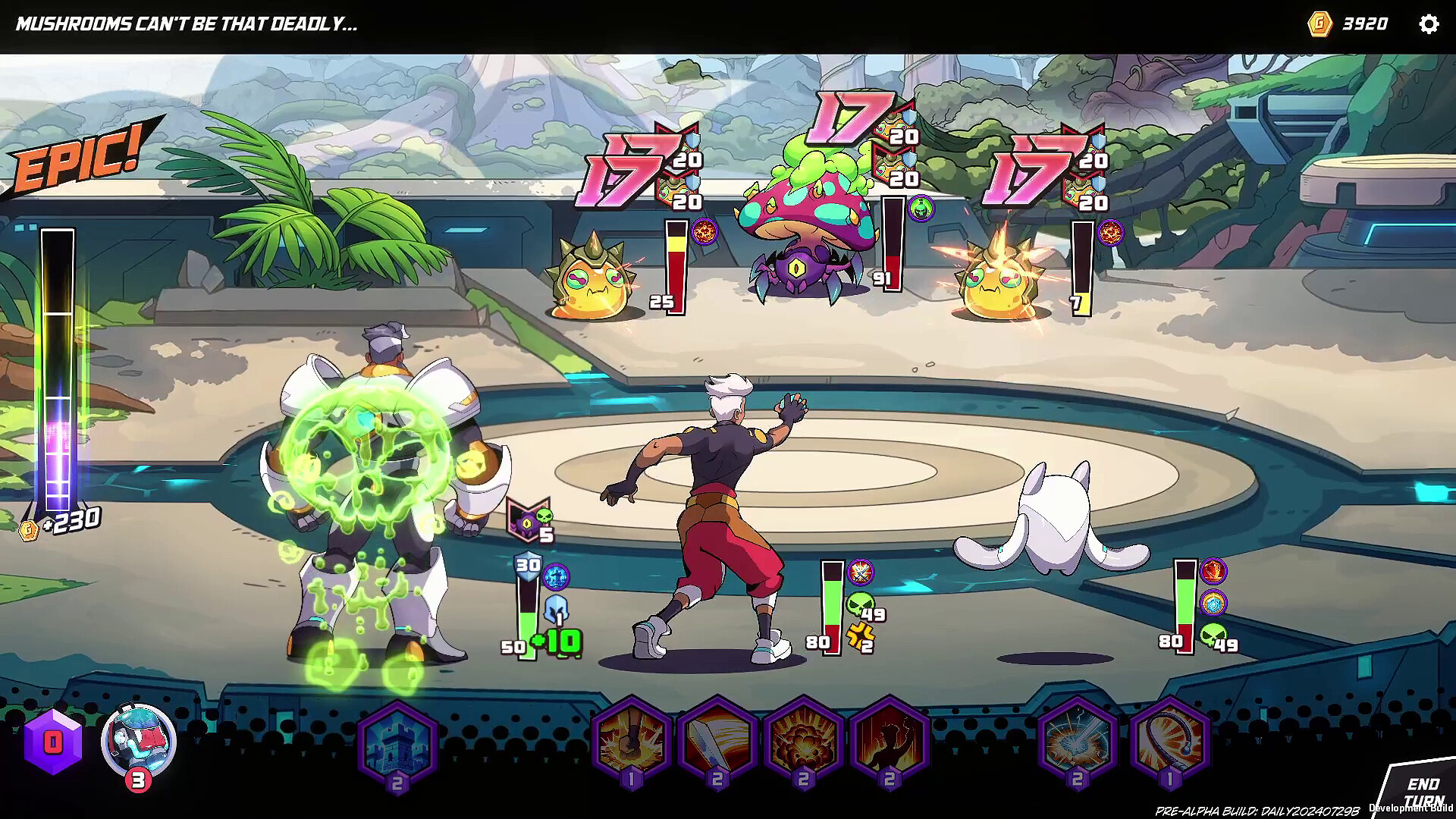Open the settings gear

[x=1429, y=24]
